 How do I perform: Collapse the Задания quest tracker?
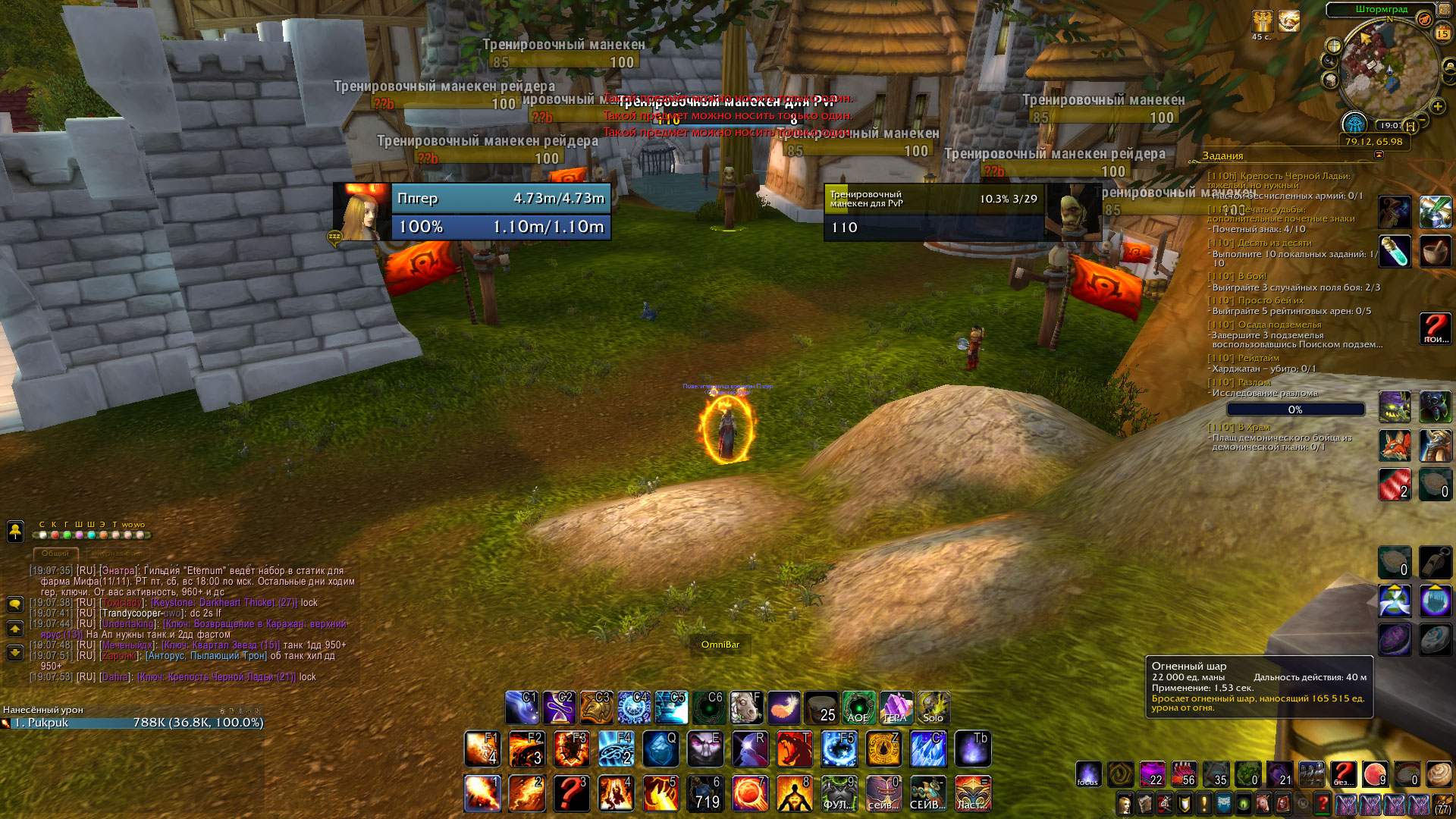1379,155
